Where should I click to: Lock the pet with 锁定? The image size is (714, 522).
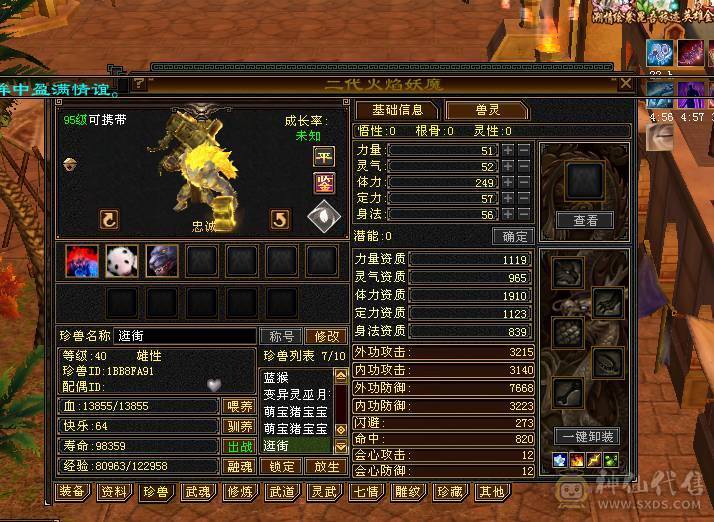[x=283, y=466]
